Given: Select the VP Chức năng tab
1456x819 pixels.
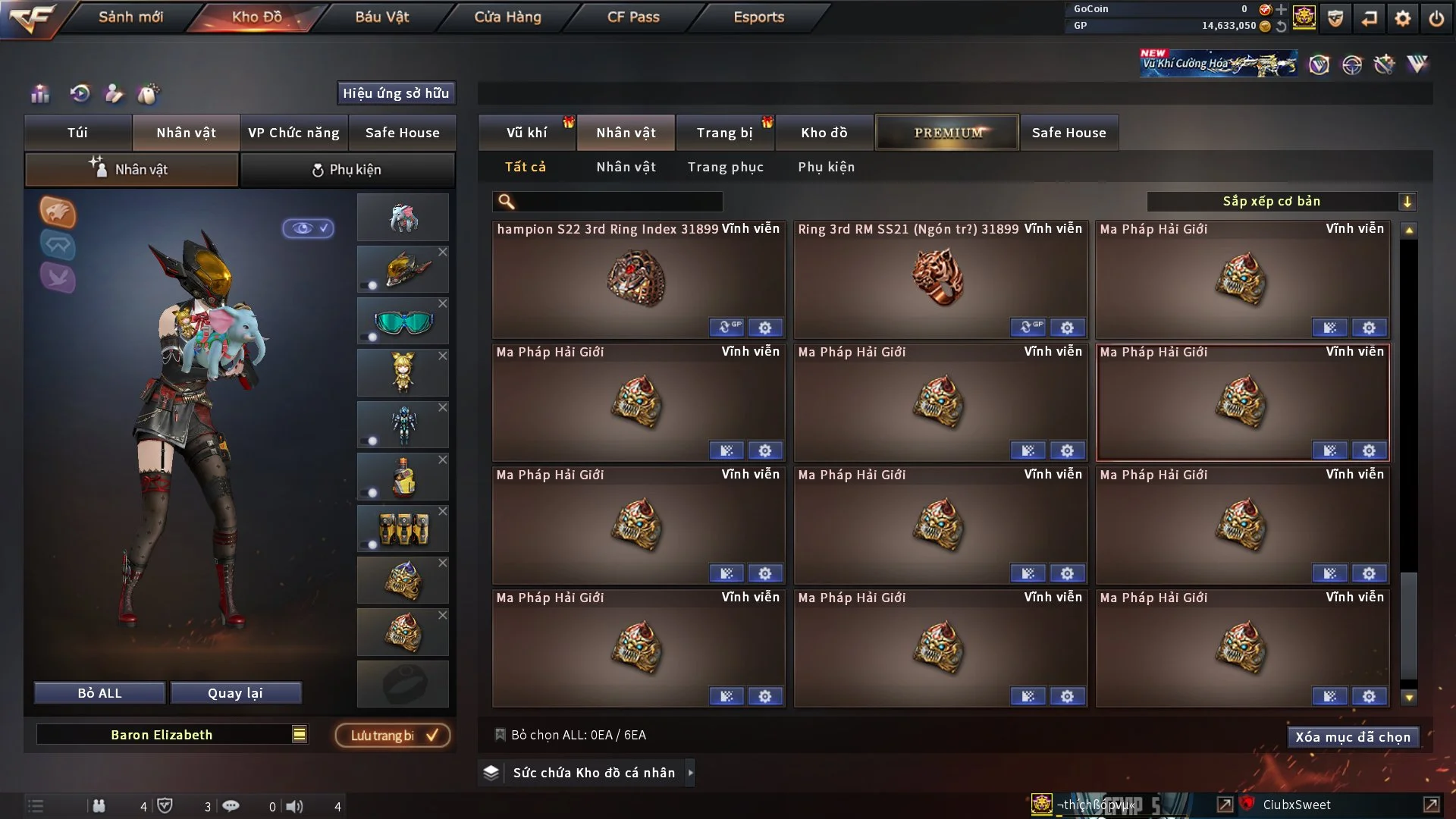Looking at the screenshot, I should click(293, 133).
